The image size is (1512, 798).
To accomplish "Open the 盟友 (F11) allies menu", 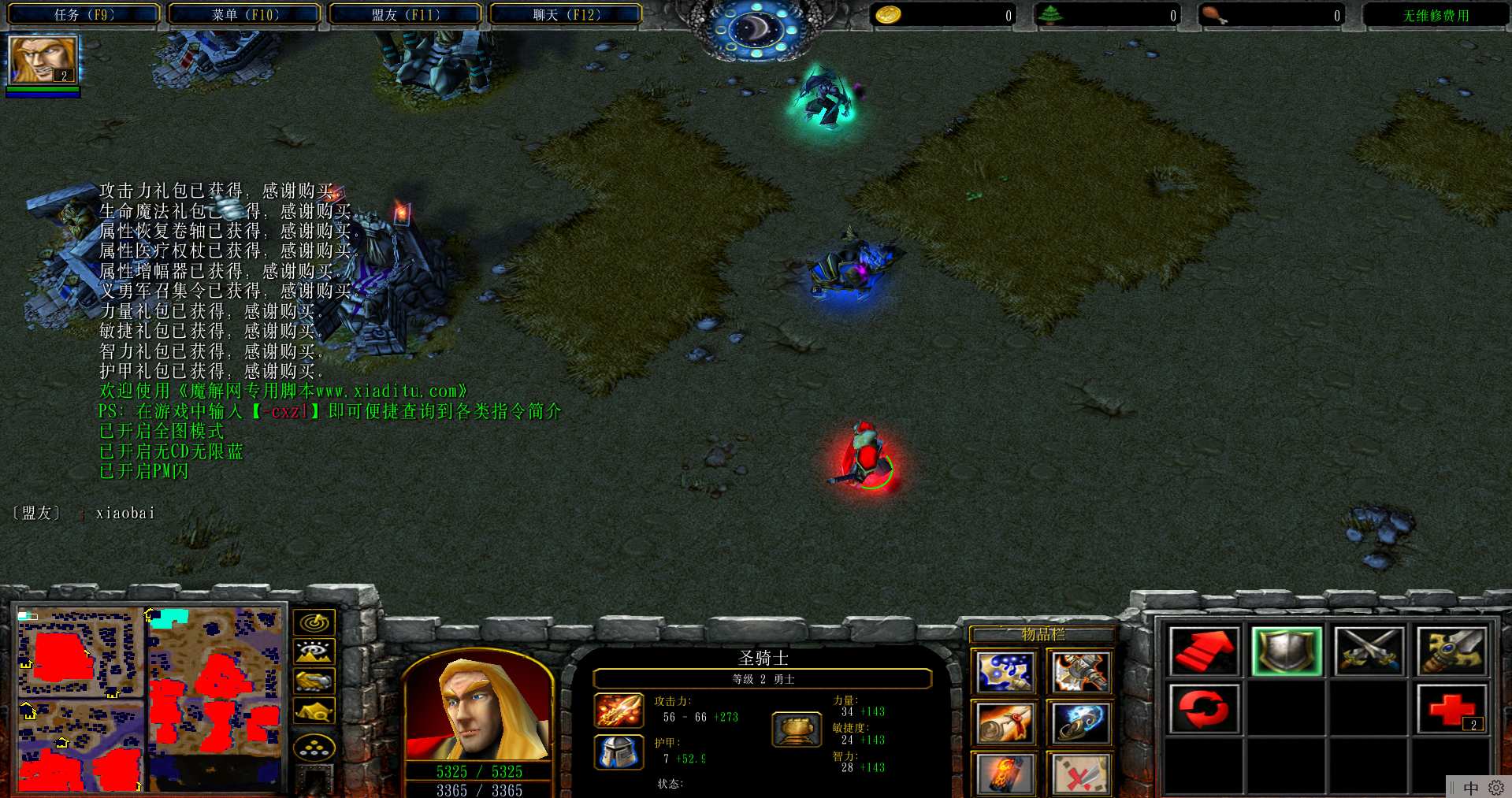I will (405, 14).
